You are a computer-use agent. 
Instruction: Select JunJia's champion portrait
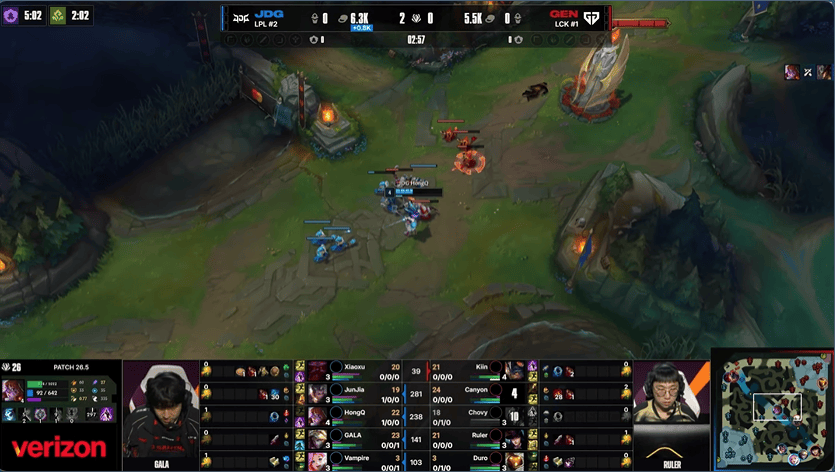(x=319, y=392)
